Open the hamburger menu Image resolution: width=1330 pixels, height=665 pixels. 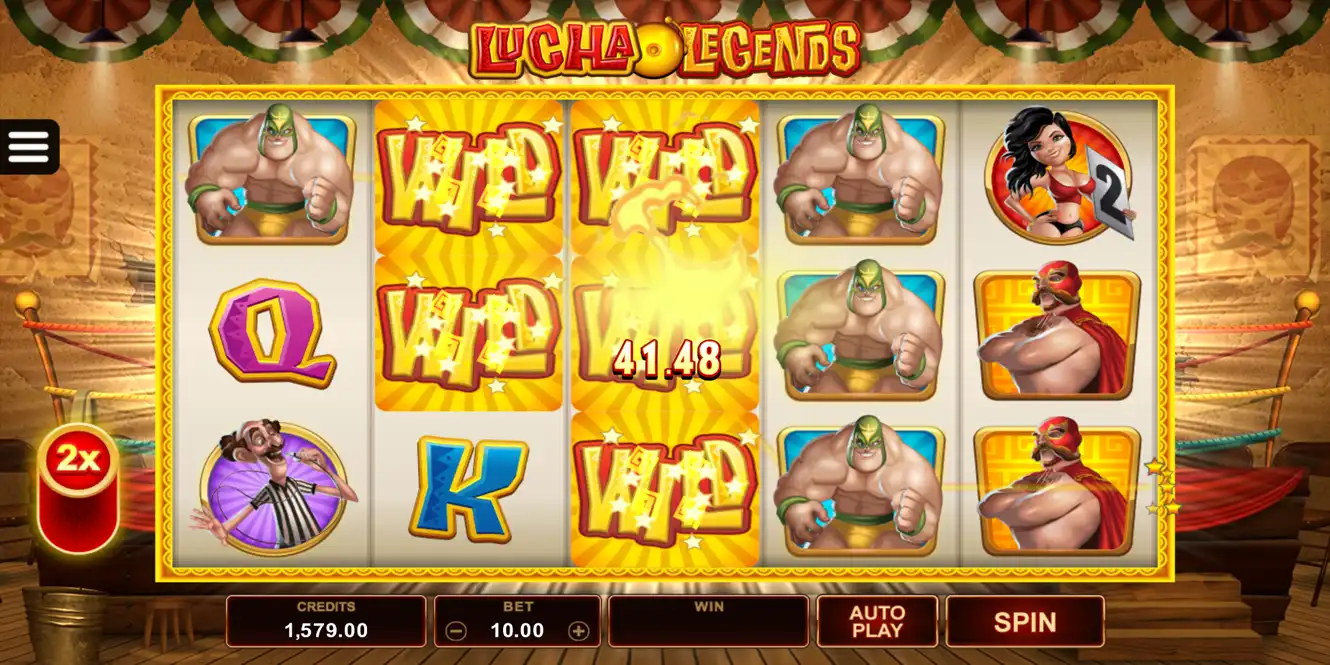(29, 147)
